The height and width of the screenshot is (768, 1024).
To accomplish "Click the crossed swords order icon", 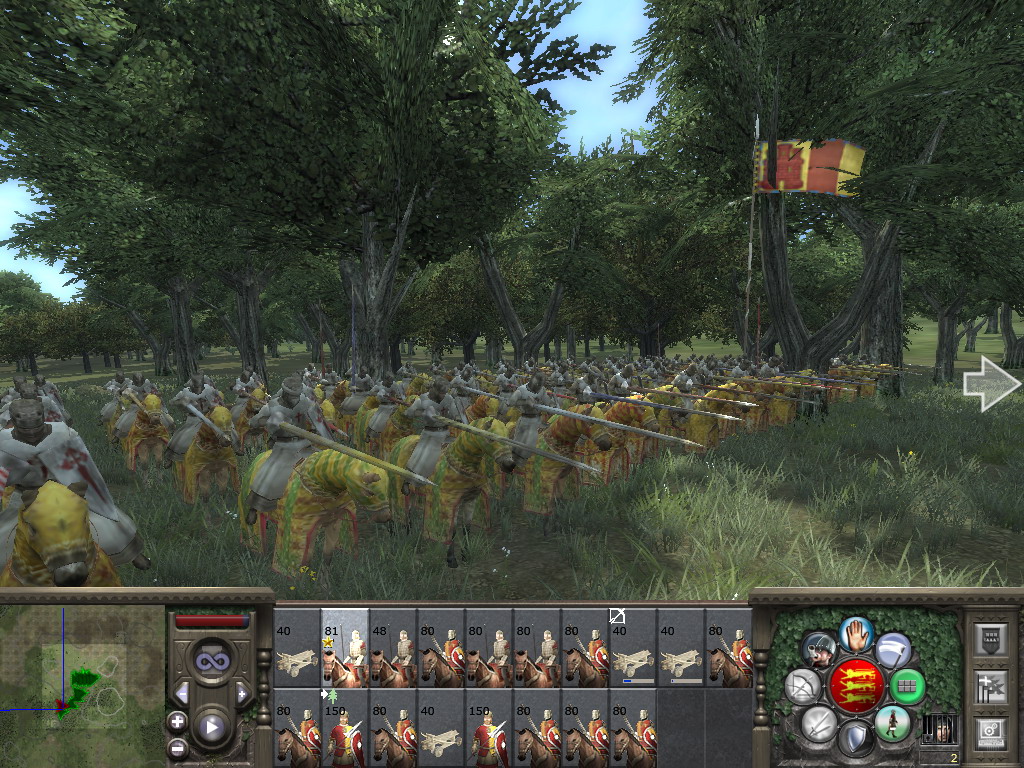I will click(819, 723).
